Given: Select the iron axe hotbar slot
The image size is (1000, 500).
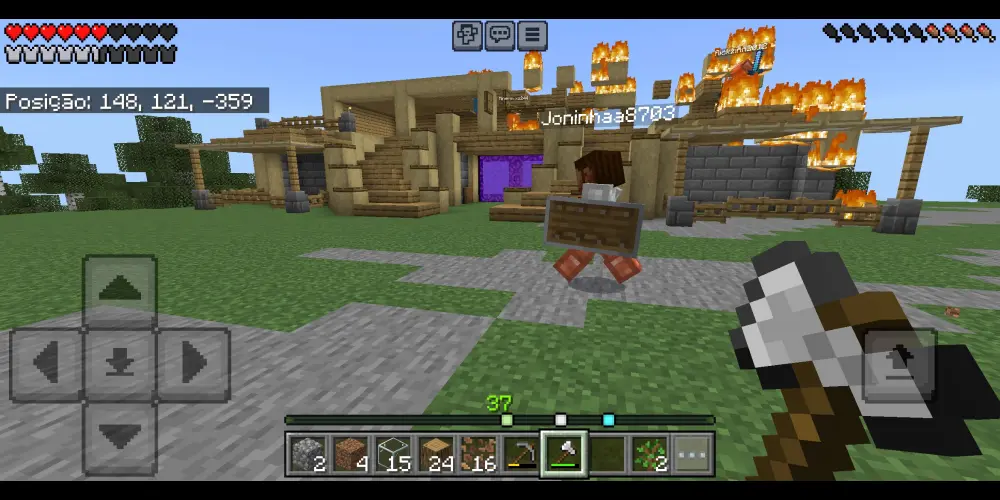Looking at the screenshot, I should (563, 454).
